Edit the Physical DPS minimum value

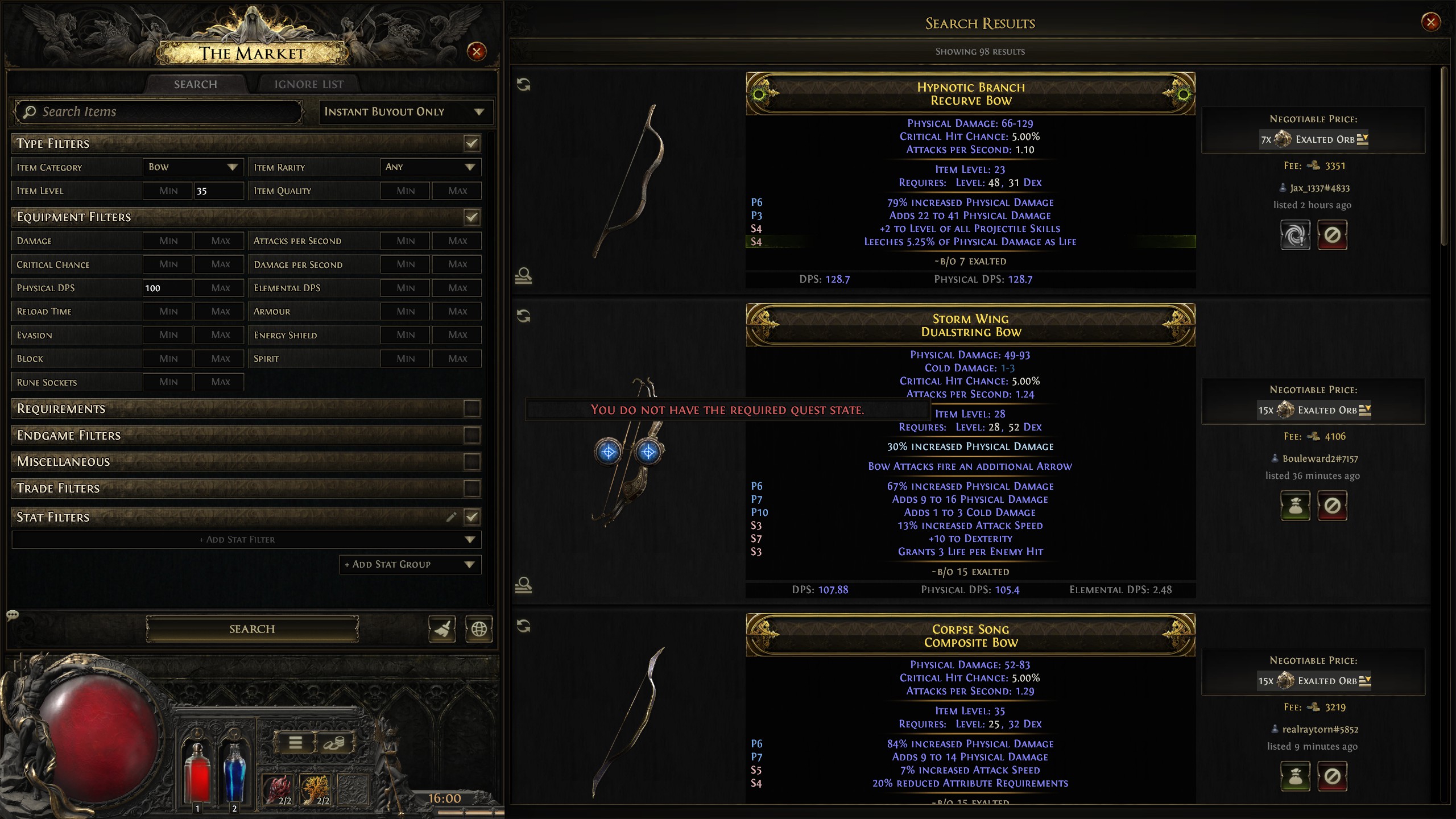click(167, 288)
